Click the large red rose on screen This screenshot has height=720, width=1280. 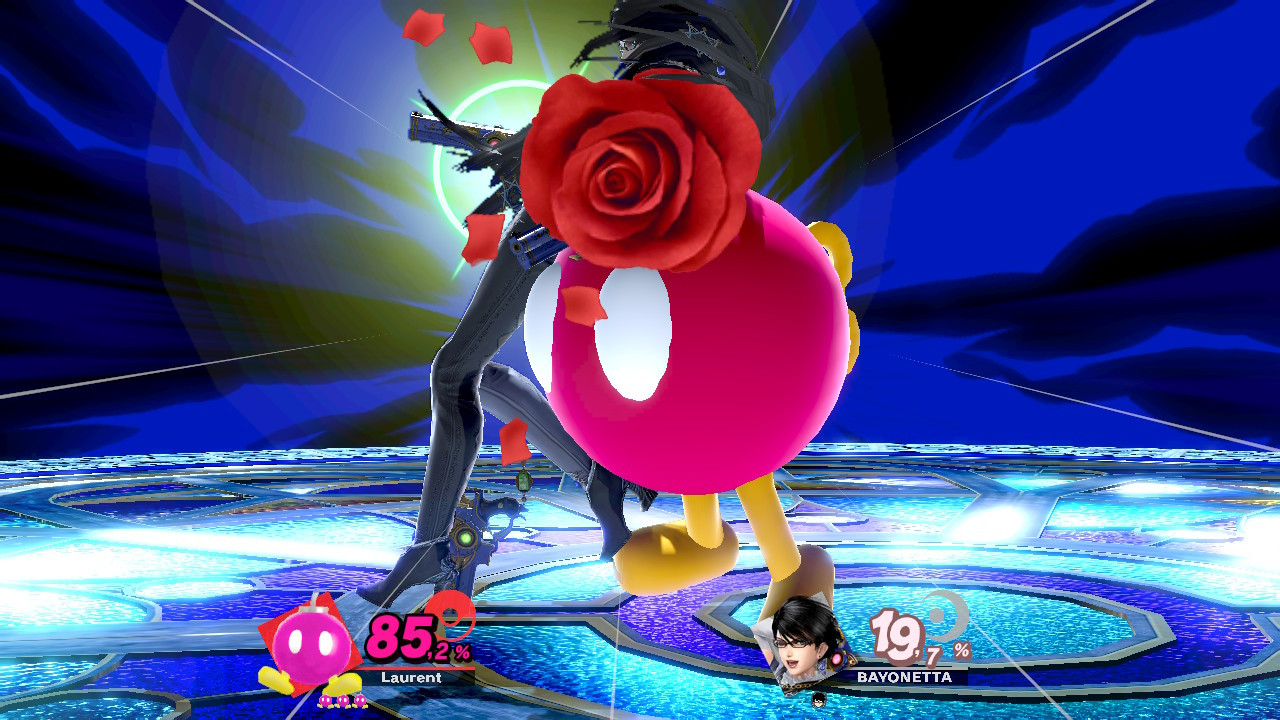(625, 185)
